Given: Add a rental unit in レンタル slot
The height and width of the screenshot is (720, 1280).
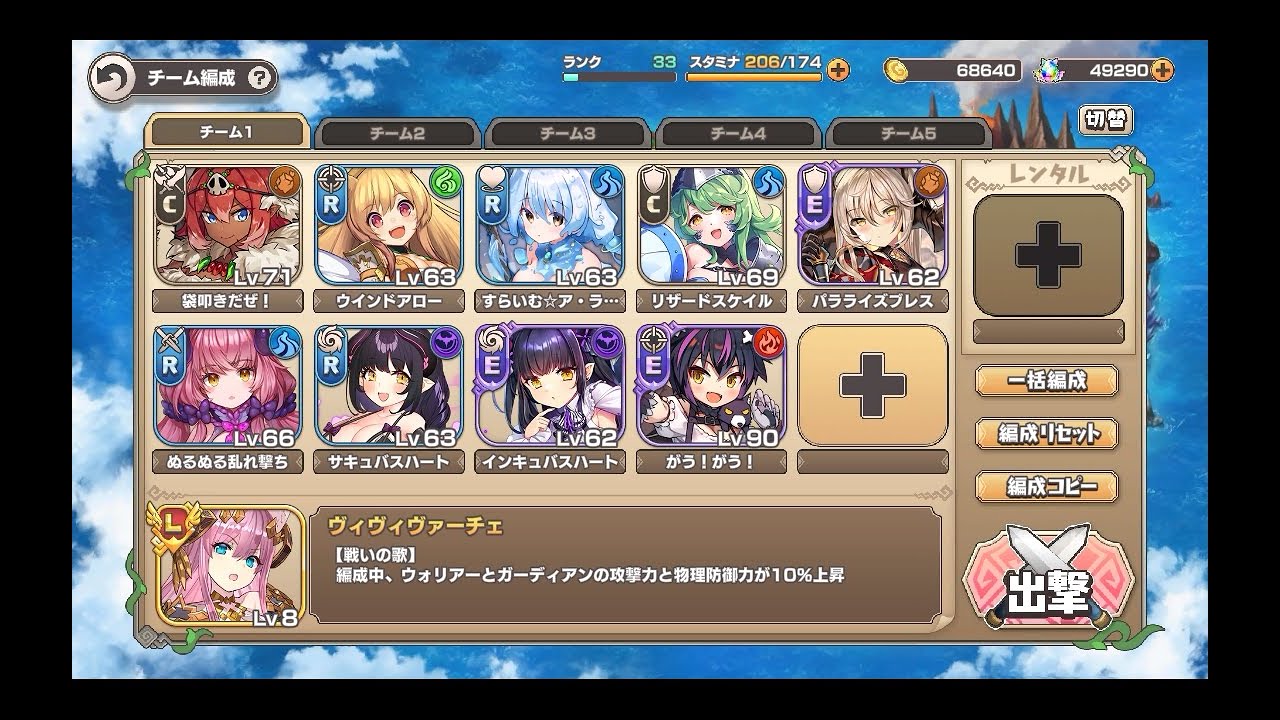Looking at the screenshot, I should tap(1048, 256).
